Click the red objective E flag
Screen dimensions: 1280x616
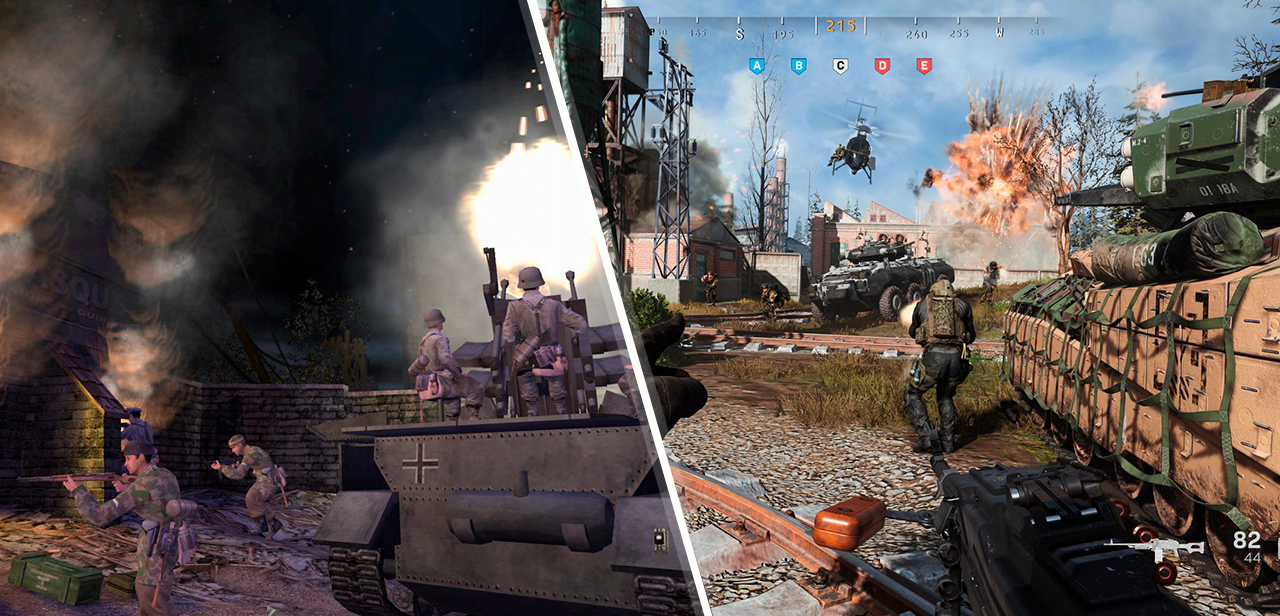(924, 66)
